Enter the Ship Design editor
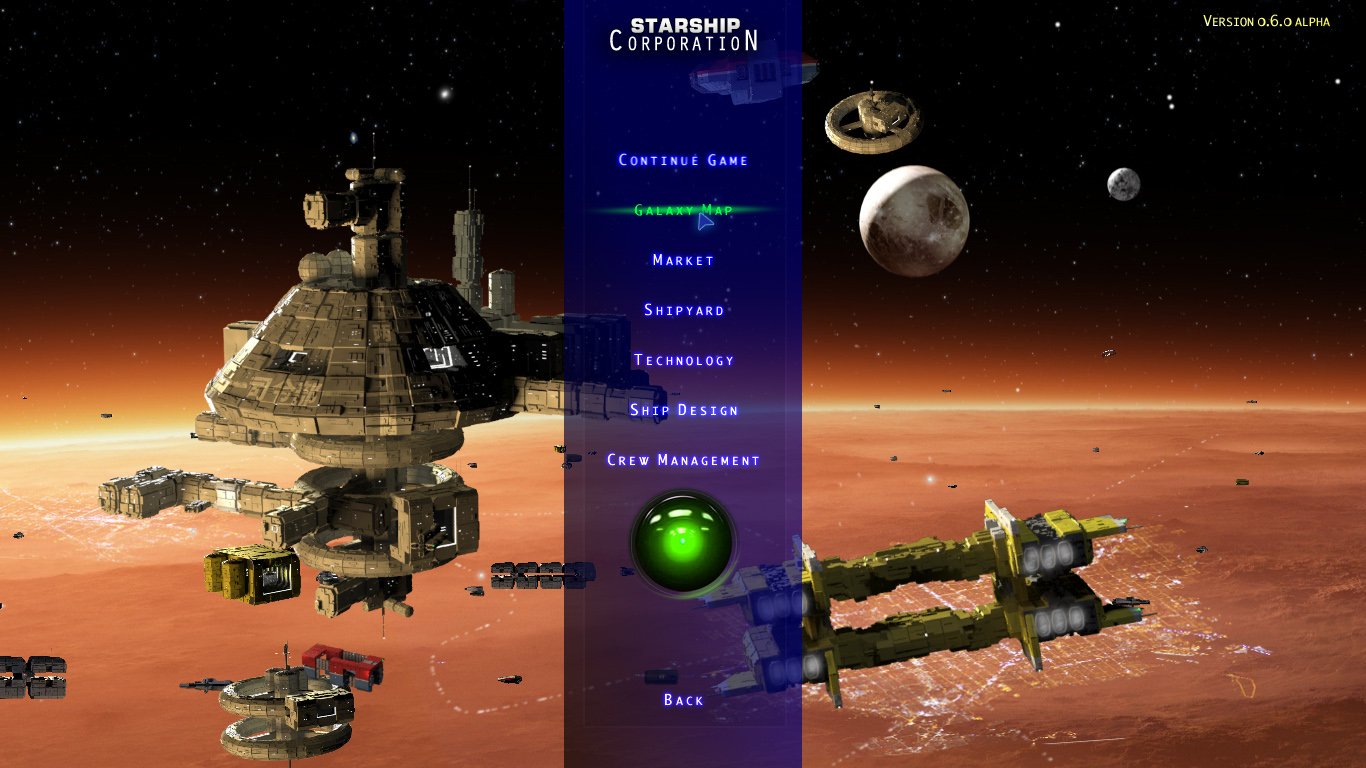Screen dimensions: 1366x768 (683, 410)
